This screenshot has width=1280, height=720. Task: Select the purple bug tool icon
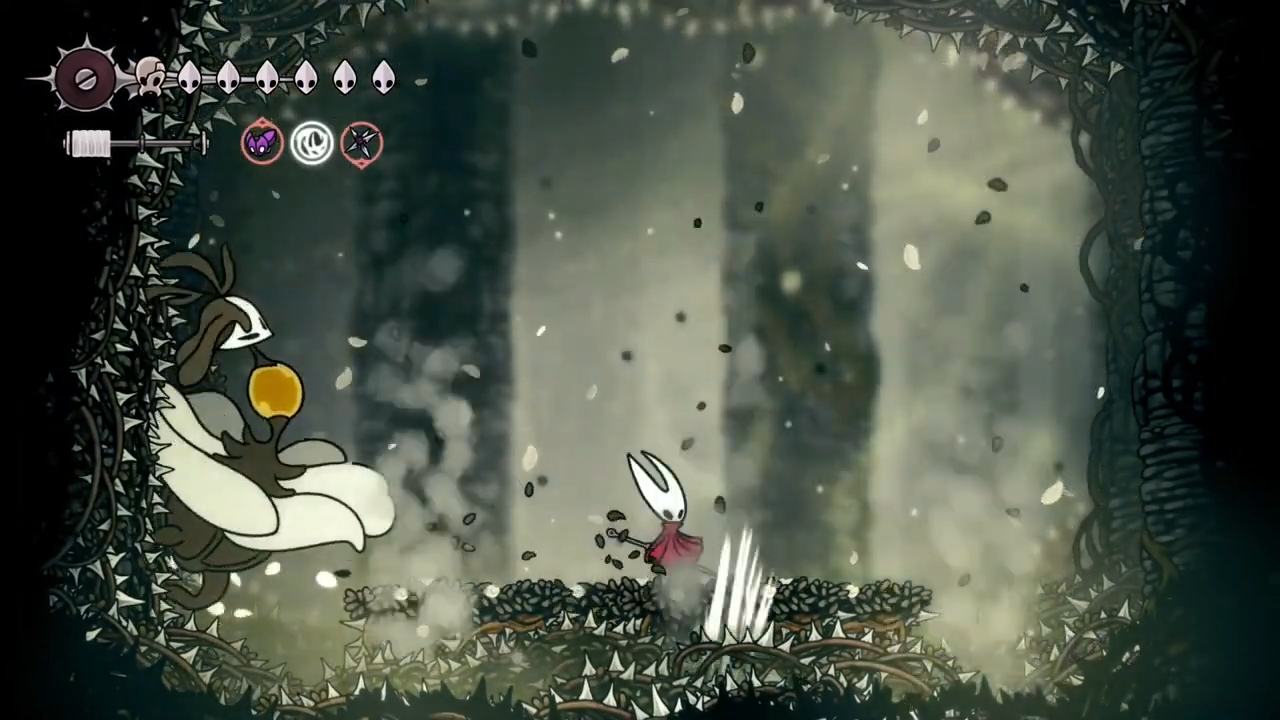click(x=262, y=144)
